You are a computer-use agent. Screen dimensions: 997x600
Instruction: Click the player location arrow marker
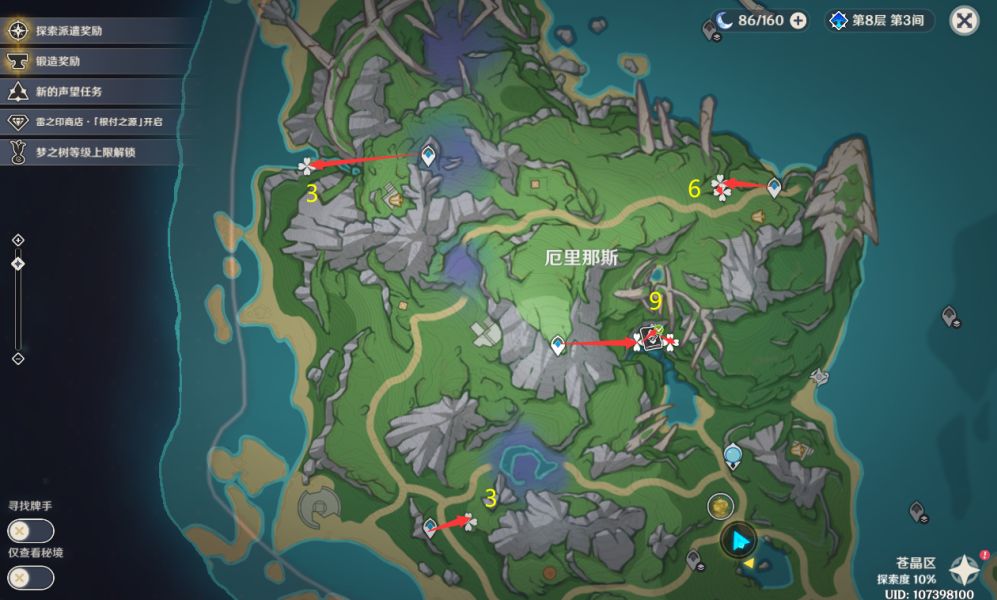(739, 541)
